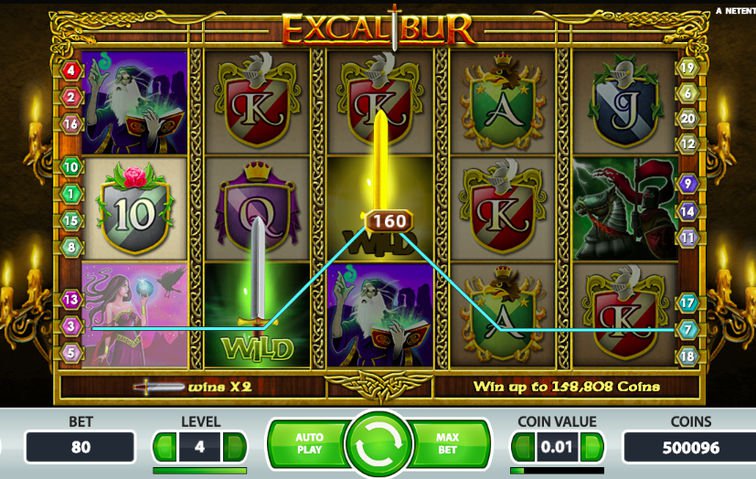The height and width of the screenshot is (479, 756).
Task: Select payline 4 marker
Action: coord(71,71)
